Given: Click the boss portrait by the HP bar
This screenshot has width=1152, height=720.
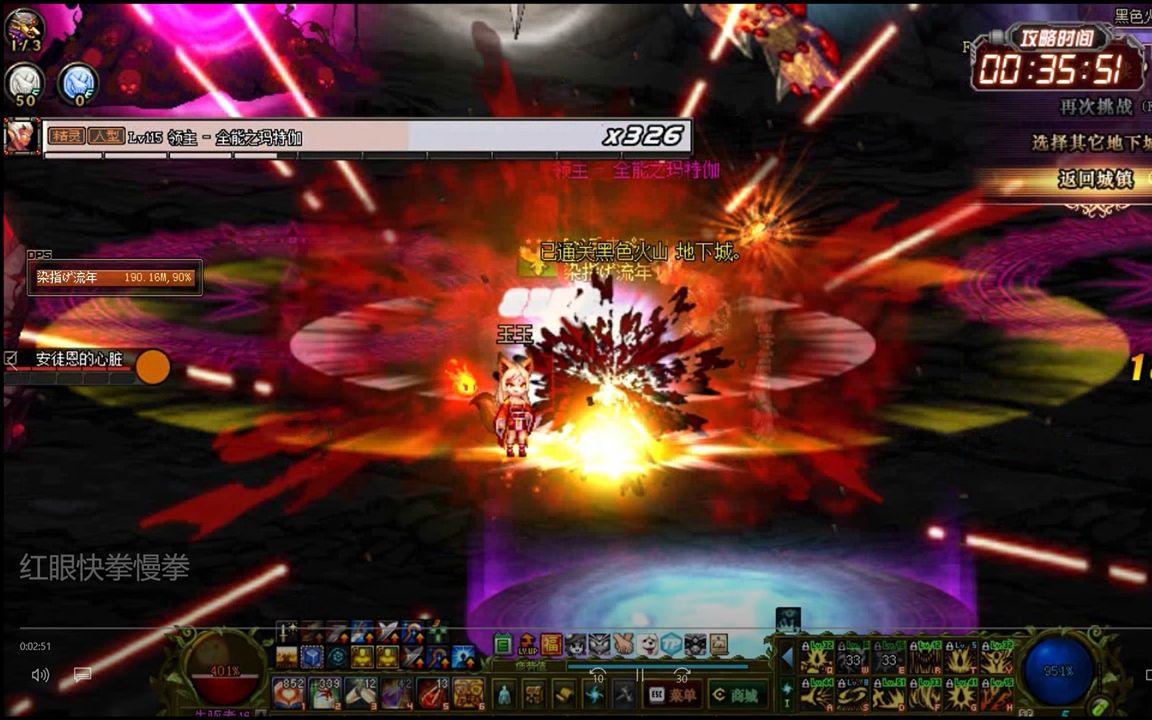Looking at the screenshot, I should pos(21,137).
